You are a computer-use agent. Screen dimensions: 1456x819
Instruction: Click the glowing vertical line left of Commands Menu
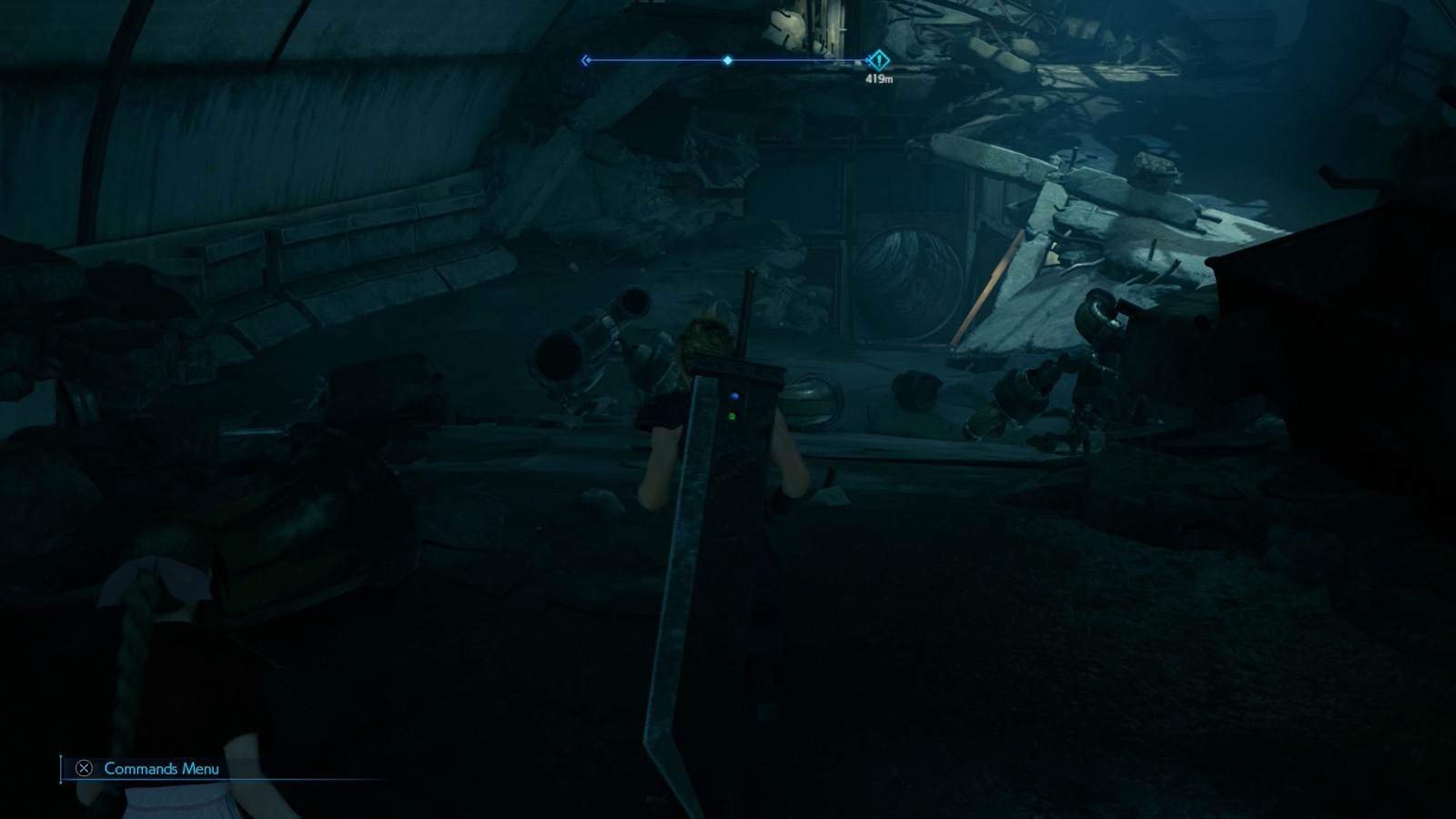click(61, 769)
